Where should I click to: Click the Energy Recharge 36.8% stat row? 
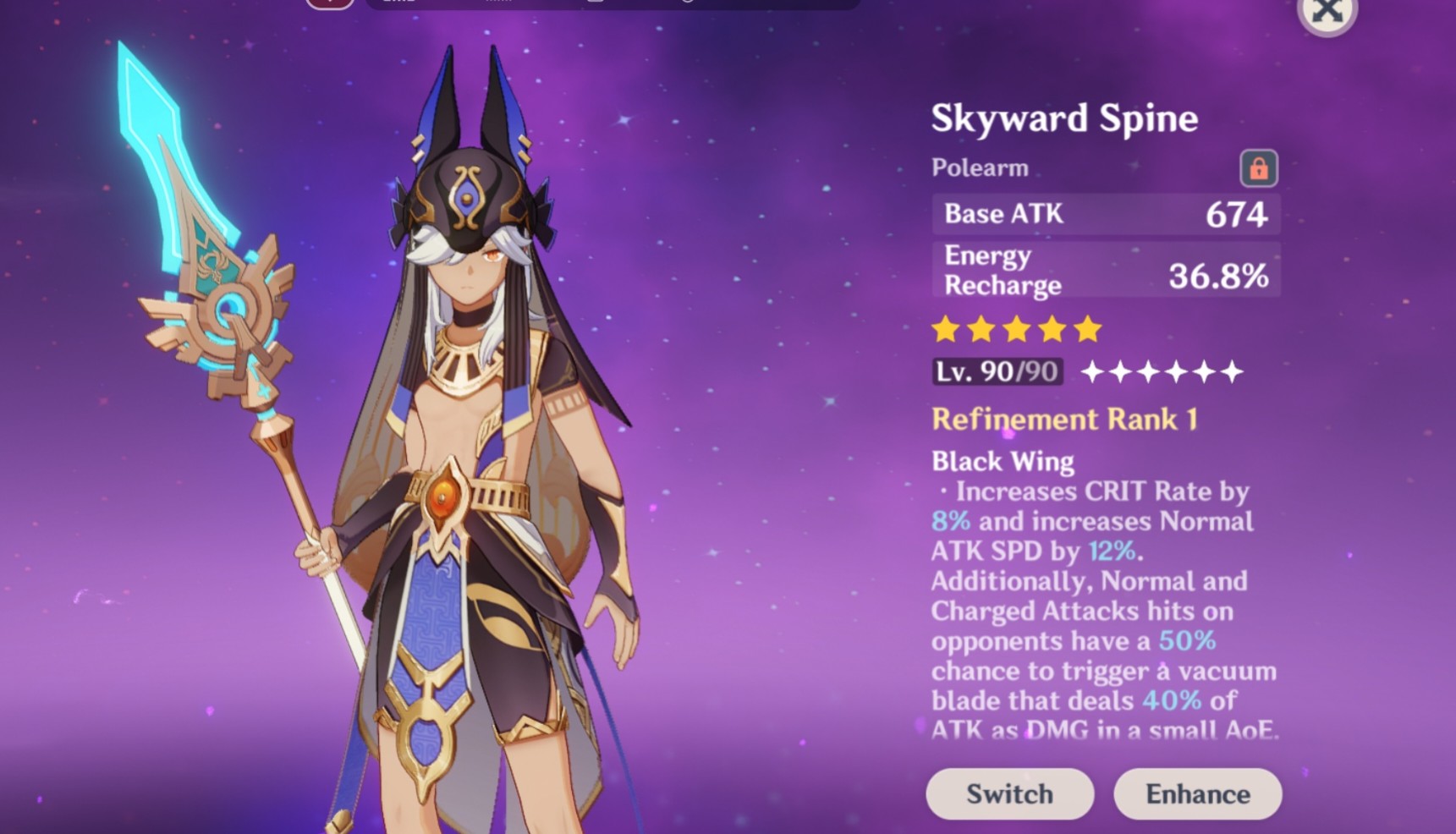click(x=1105, y=269)
